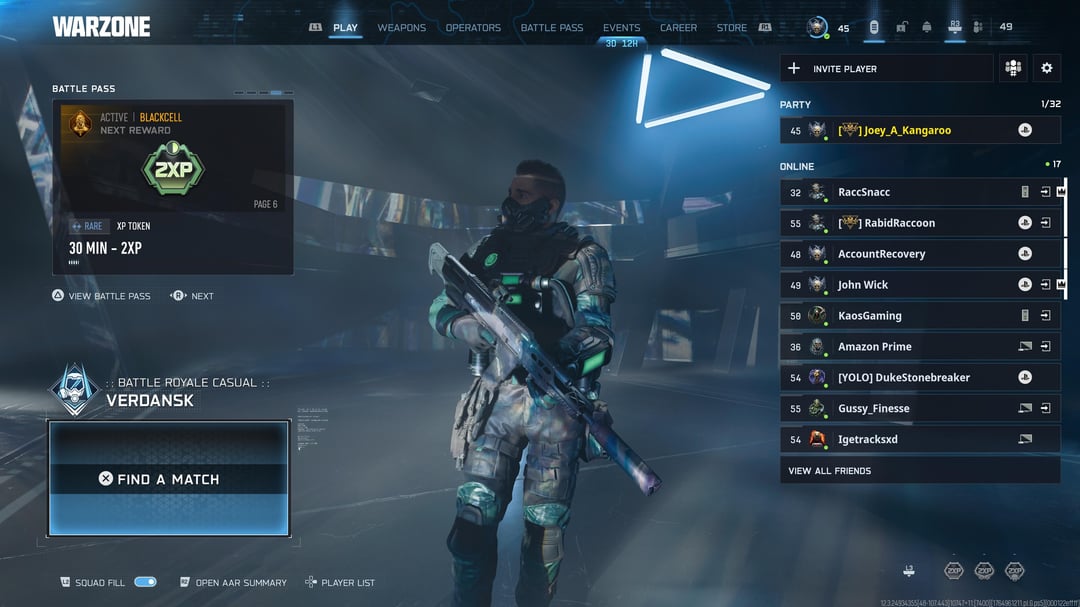Start matchmaking with Find a Match
Viewport: 1080px width, 607px height.
[x=169, y=479]
